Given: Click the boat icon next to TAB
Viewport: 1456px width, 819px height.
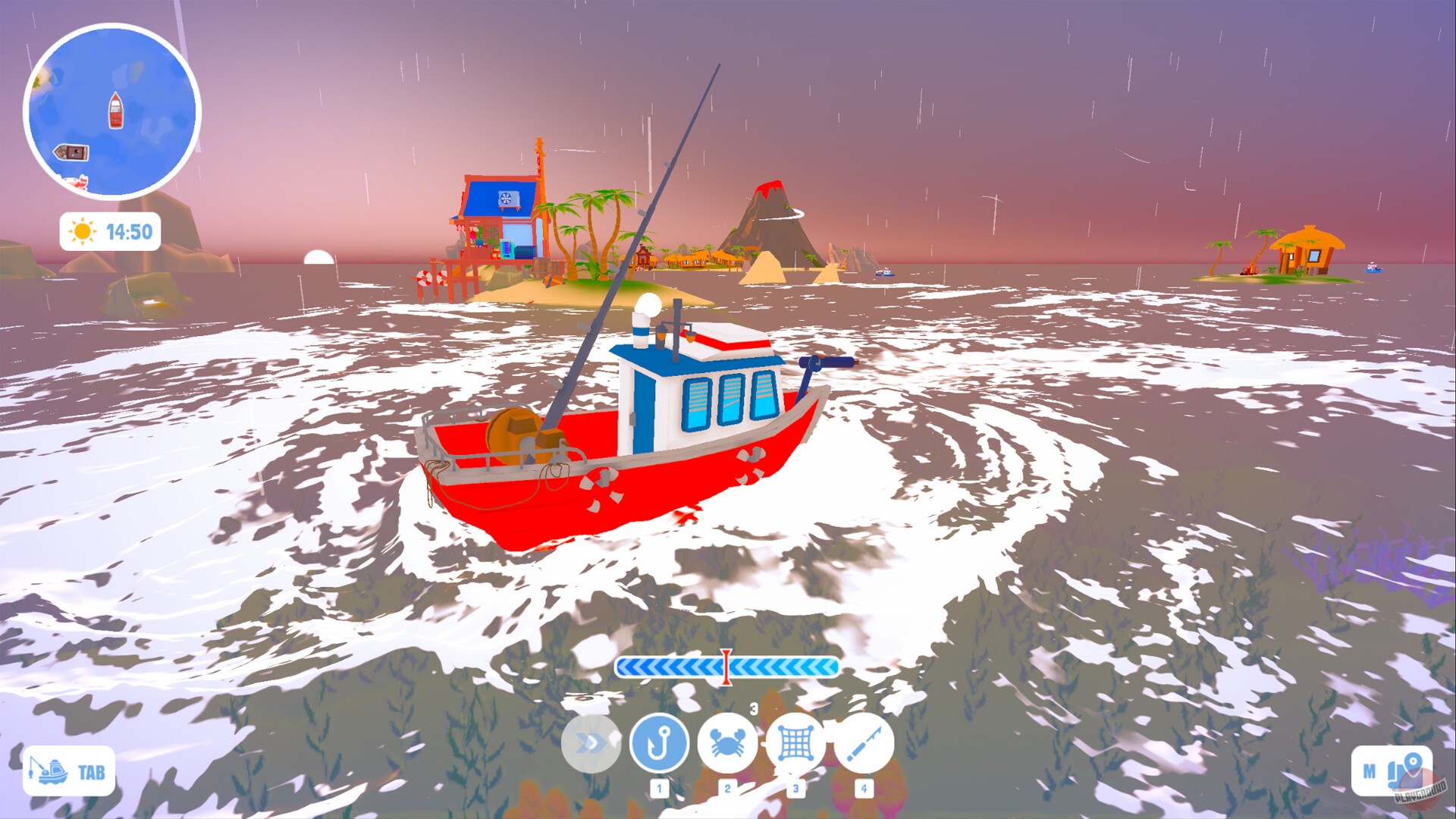Looking at the screenshot, I should click(x=47, y=771).
